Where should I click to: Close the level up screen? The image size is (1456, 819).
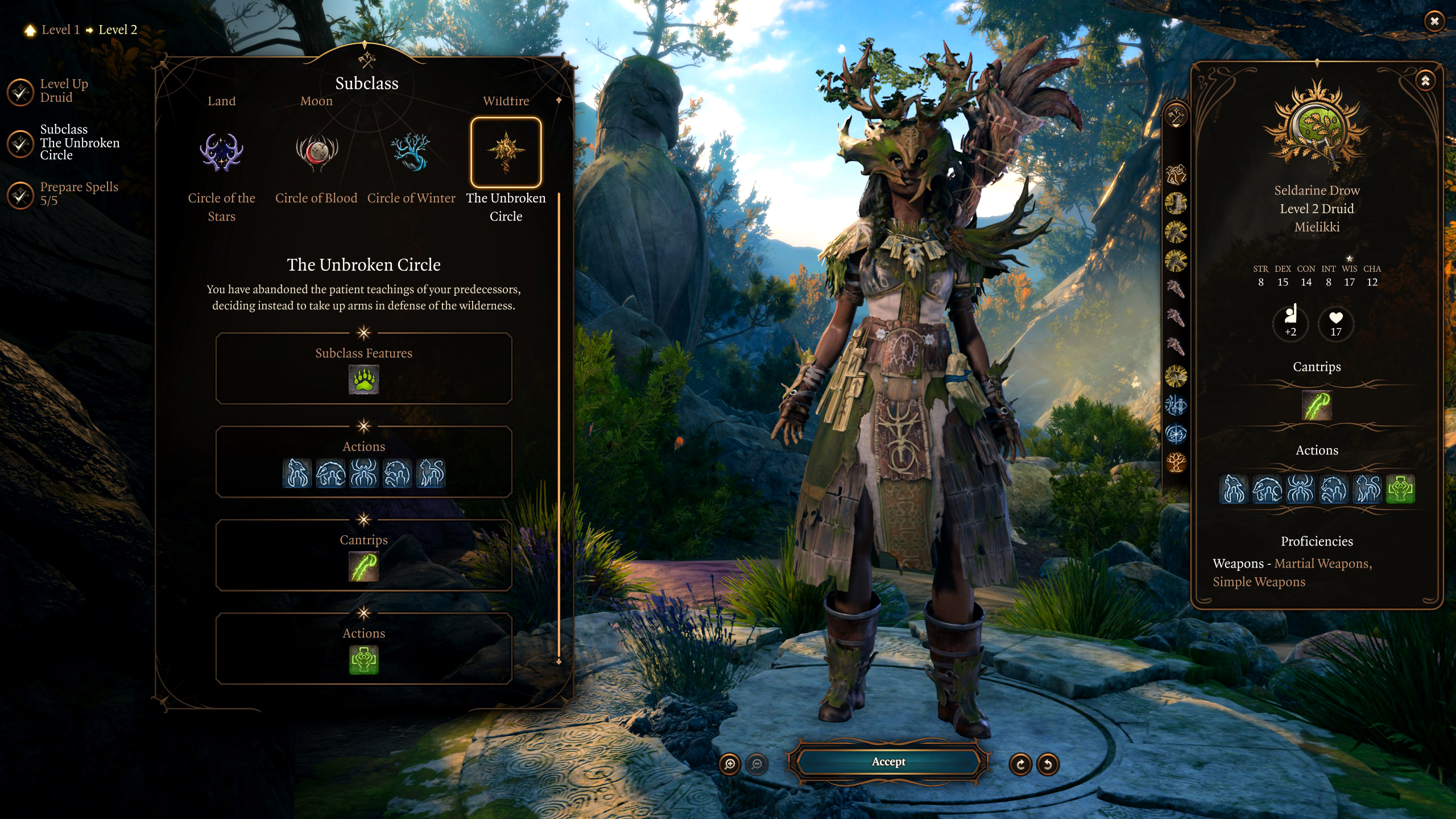point(1434,21)
